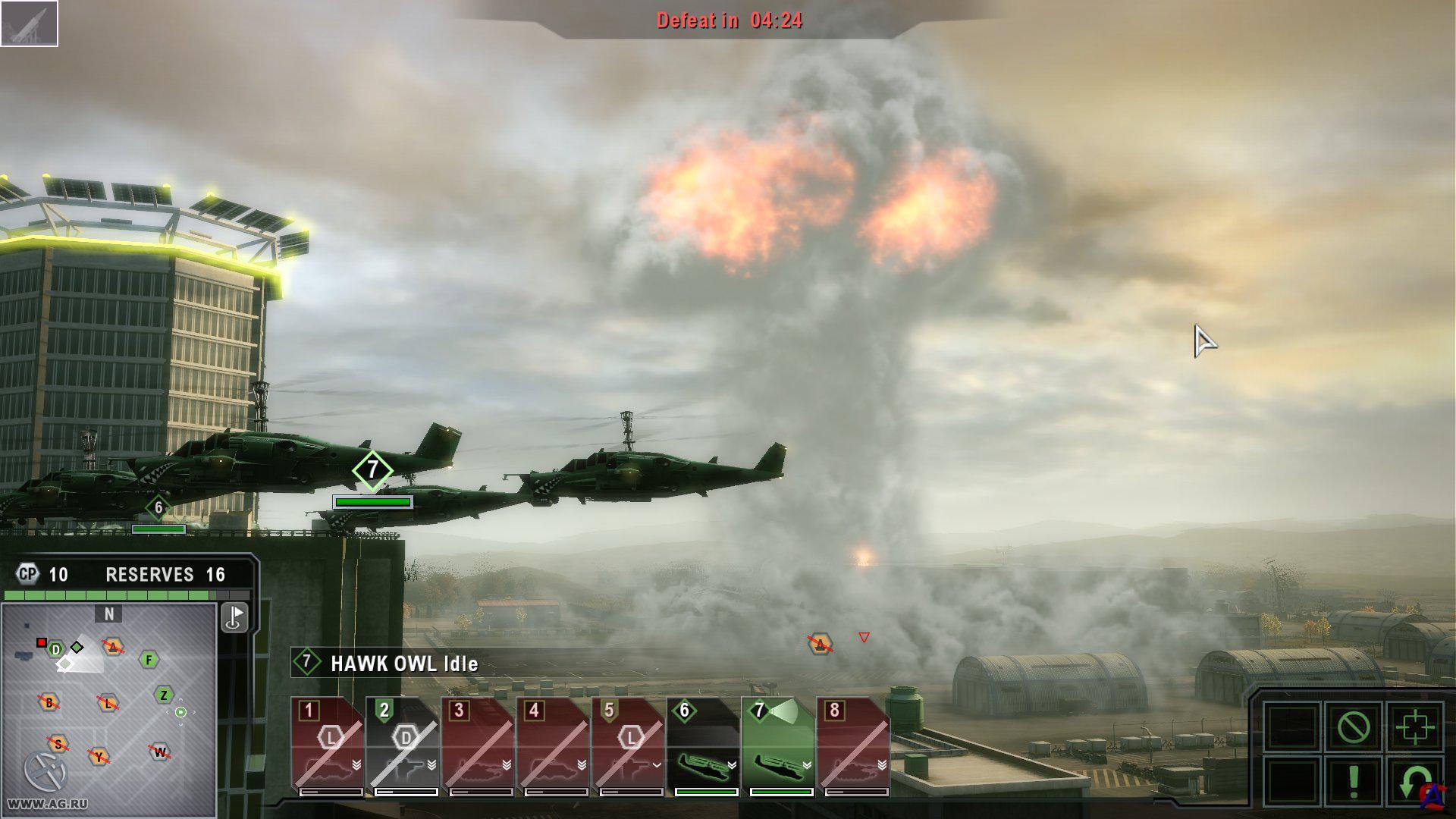The image size is (1456, 819).
Task: Select unit card 6 gunship
Action: (x=703, y=747)
